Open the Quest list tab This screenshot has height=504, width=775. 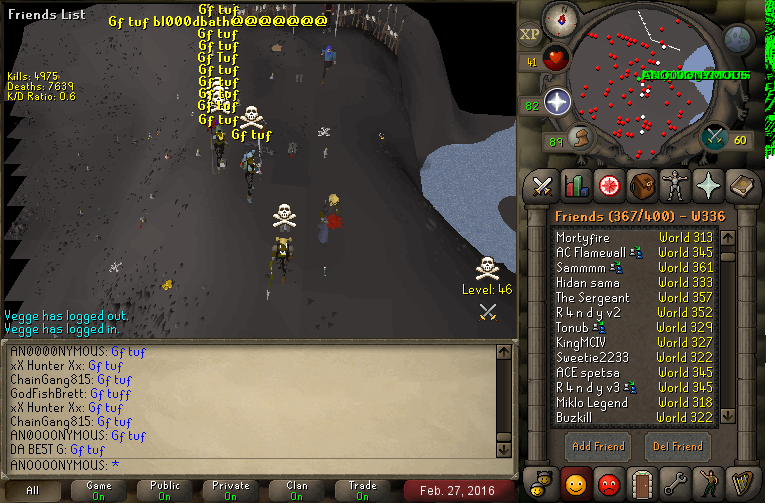tap(608, 185)
